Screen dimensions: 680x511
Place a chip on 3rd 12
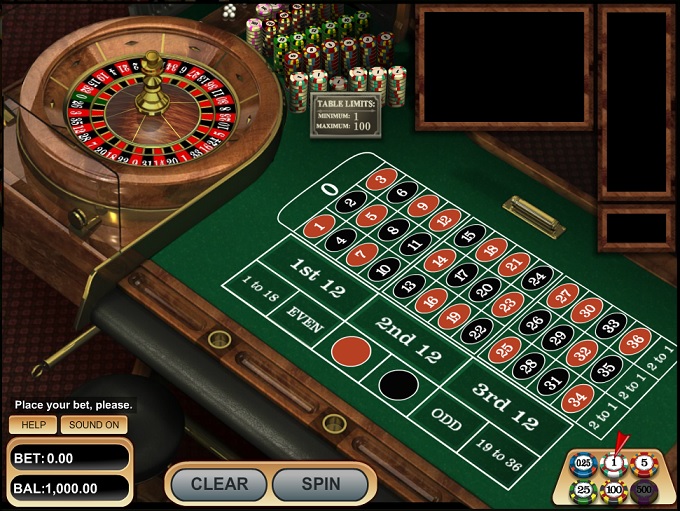(504, 404)
